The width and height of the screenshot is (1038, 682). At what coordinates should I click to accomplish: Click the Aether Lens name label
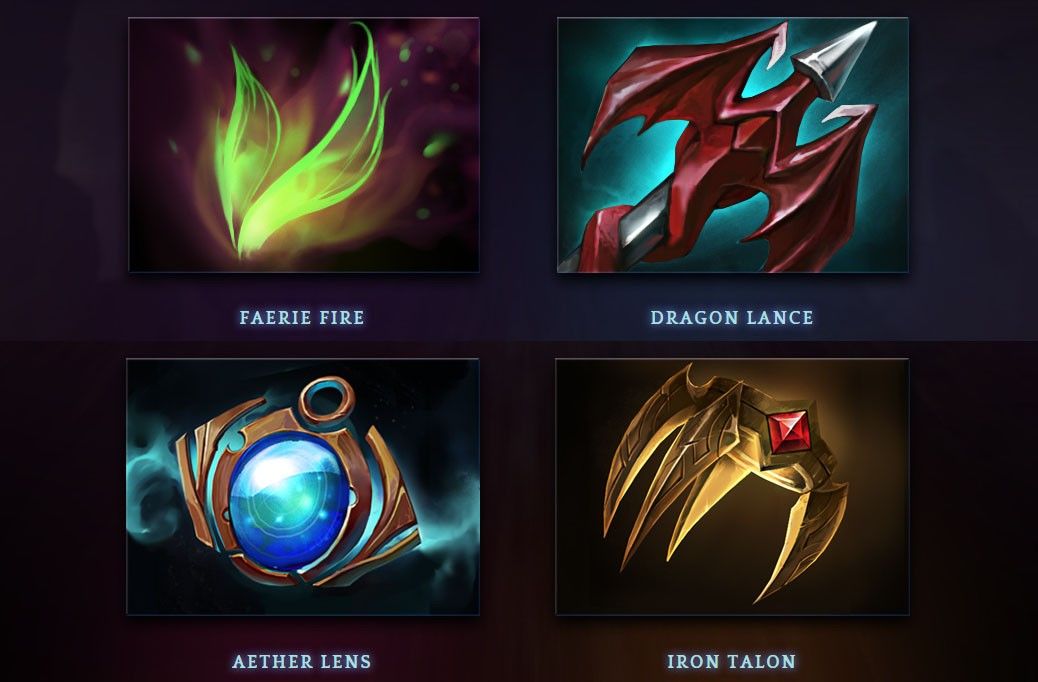302,662
